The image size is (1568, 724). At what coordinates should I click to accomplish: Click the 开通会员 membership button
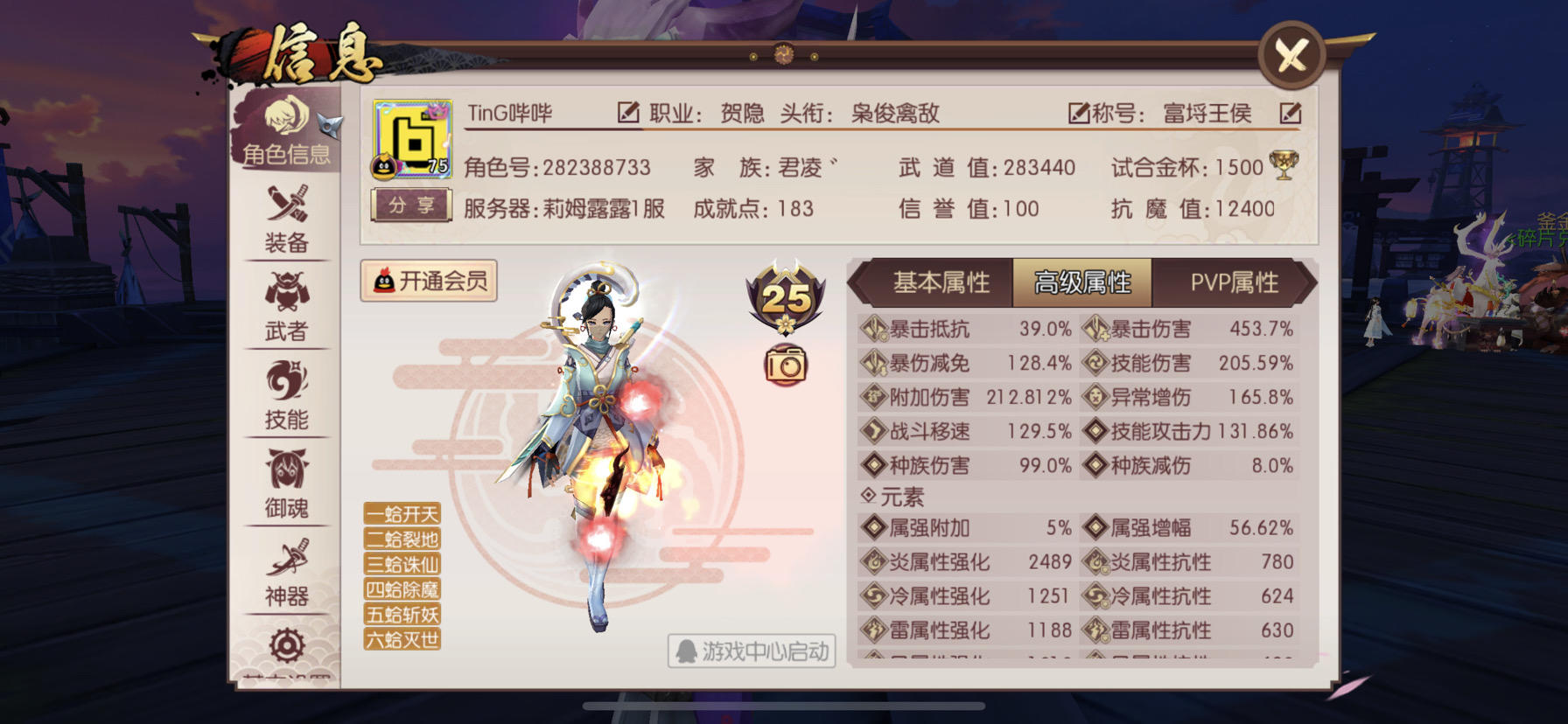428,281
